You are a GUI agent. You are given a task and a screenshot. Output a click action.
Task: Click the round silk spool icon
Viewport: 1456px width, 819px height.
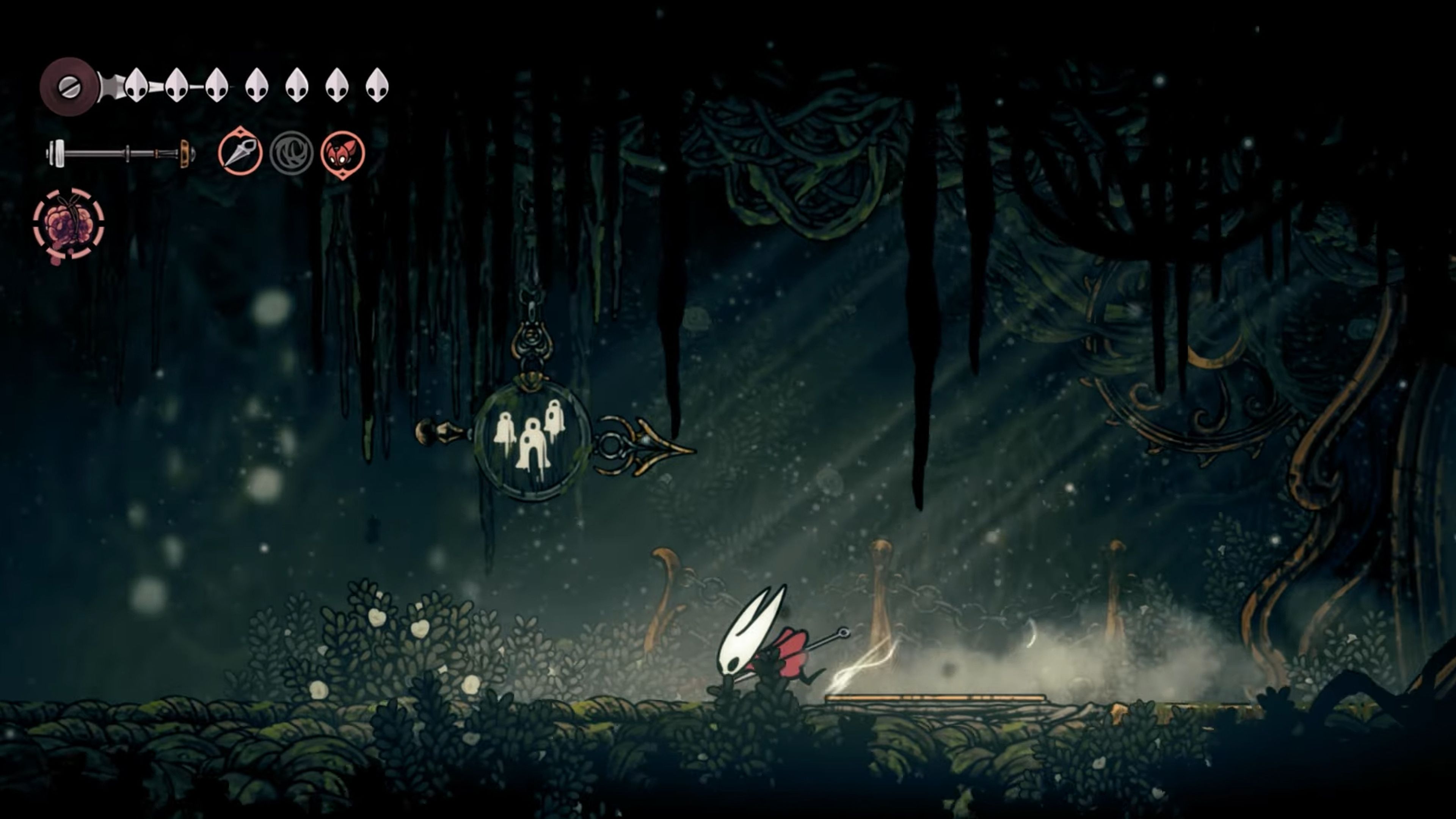(x=69, y=86)
